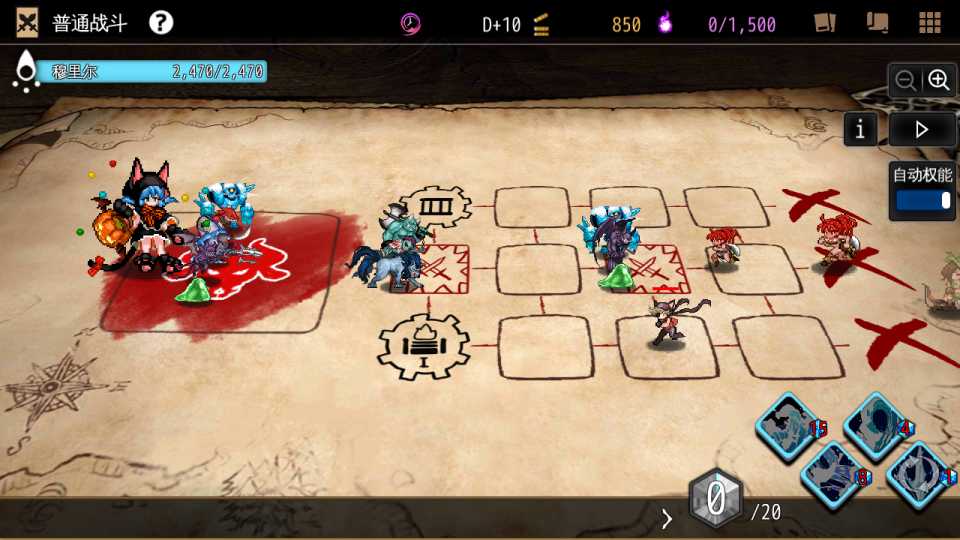Click the pink clock icon

coord(410,23)
